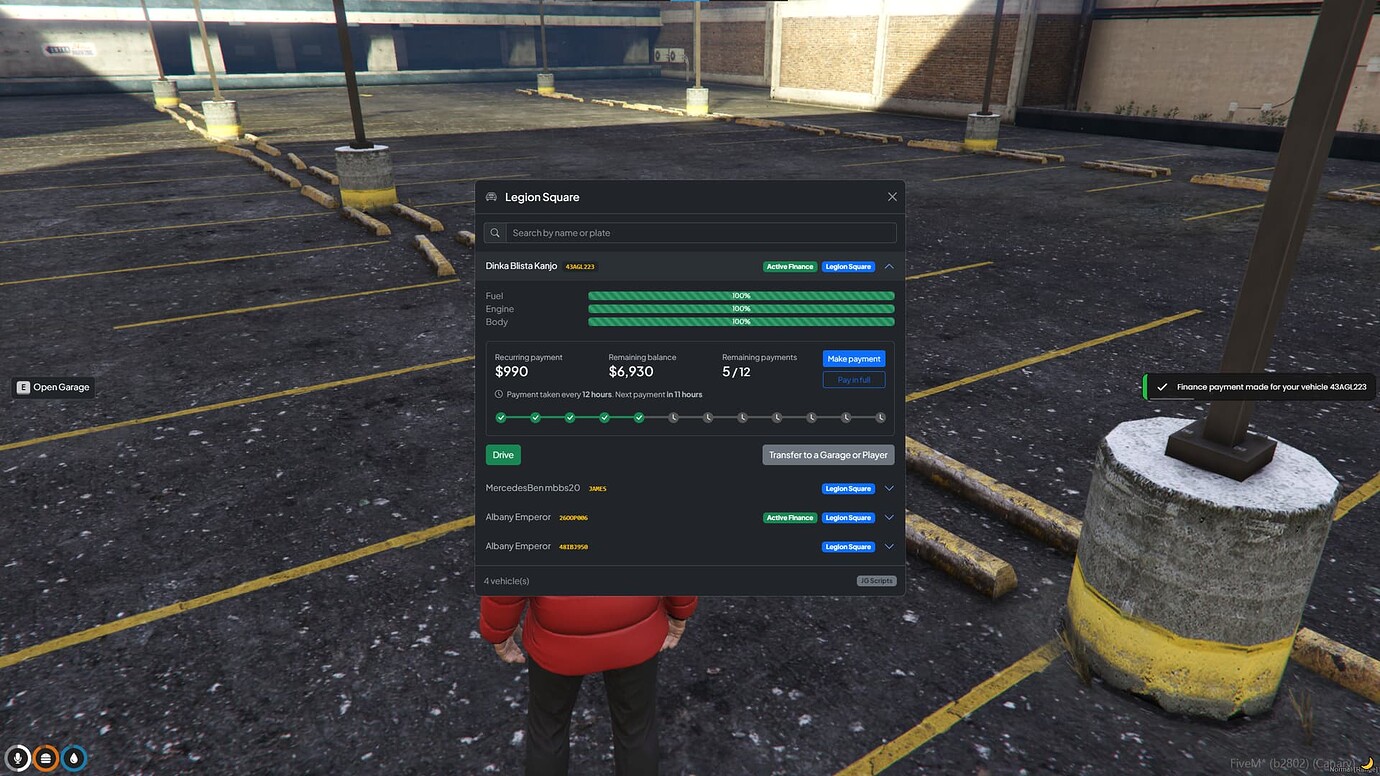Image resolution: width=1380 pixels, height=776 pixels.
Task: Click the checkmark on finance notification for 43AGL223
Action: (x=1162, y=386)
